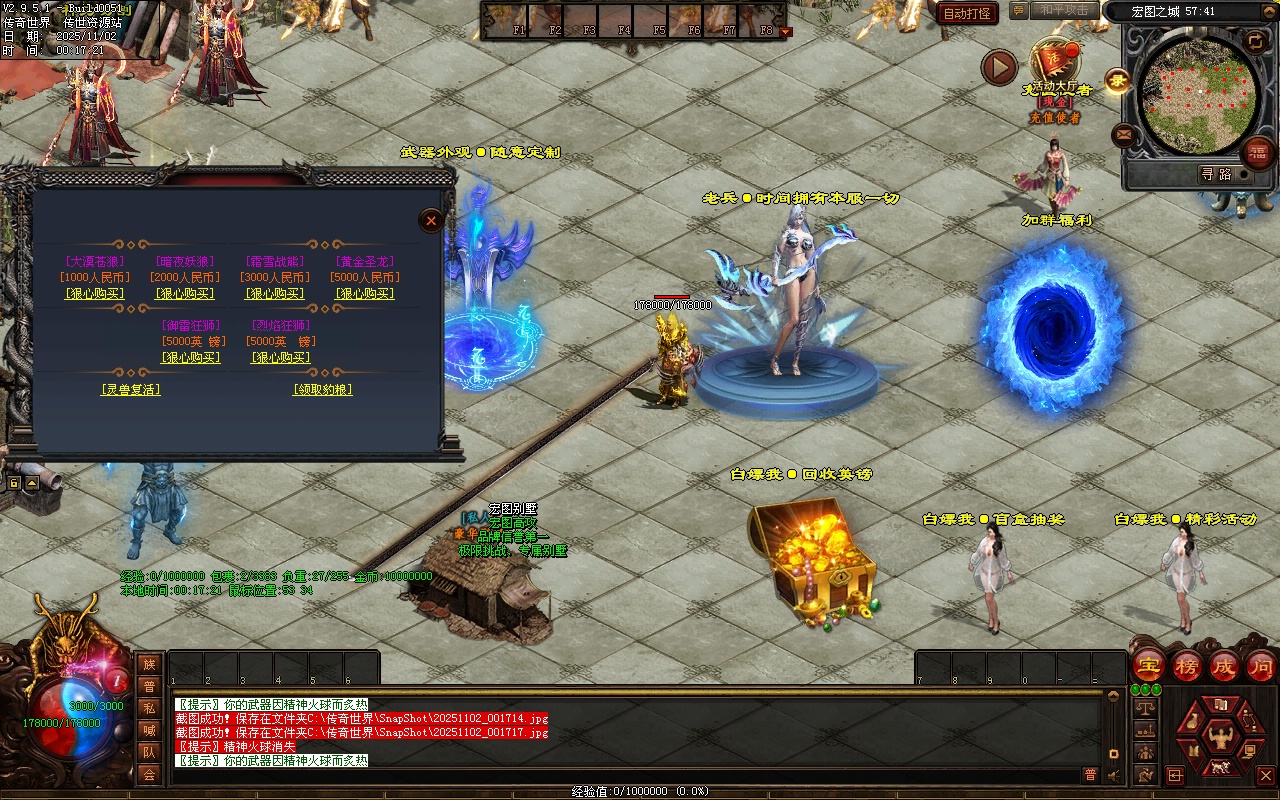Buy the 暗夜妖狼 pet for 2000人民币
Screen dimensions: 1280x800
point(184,294)
